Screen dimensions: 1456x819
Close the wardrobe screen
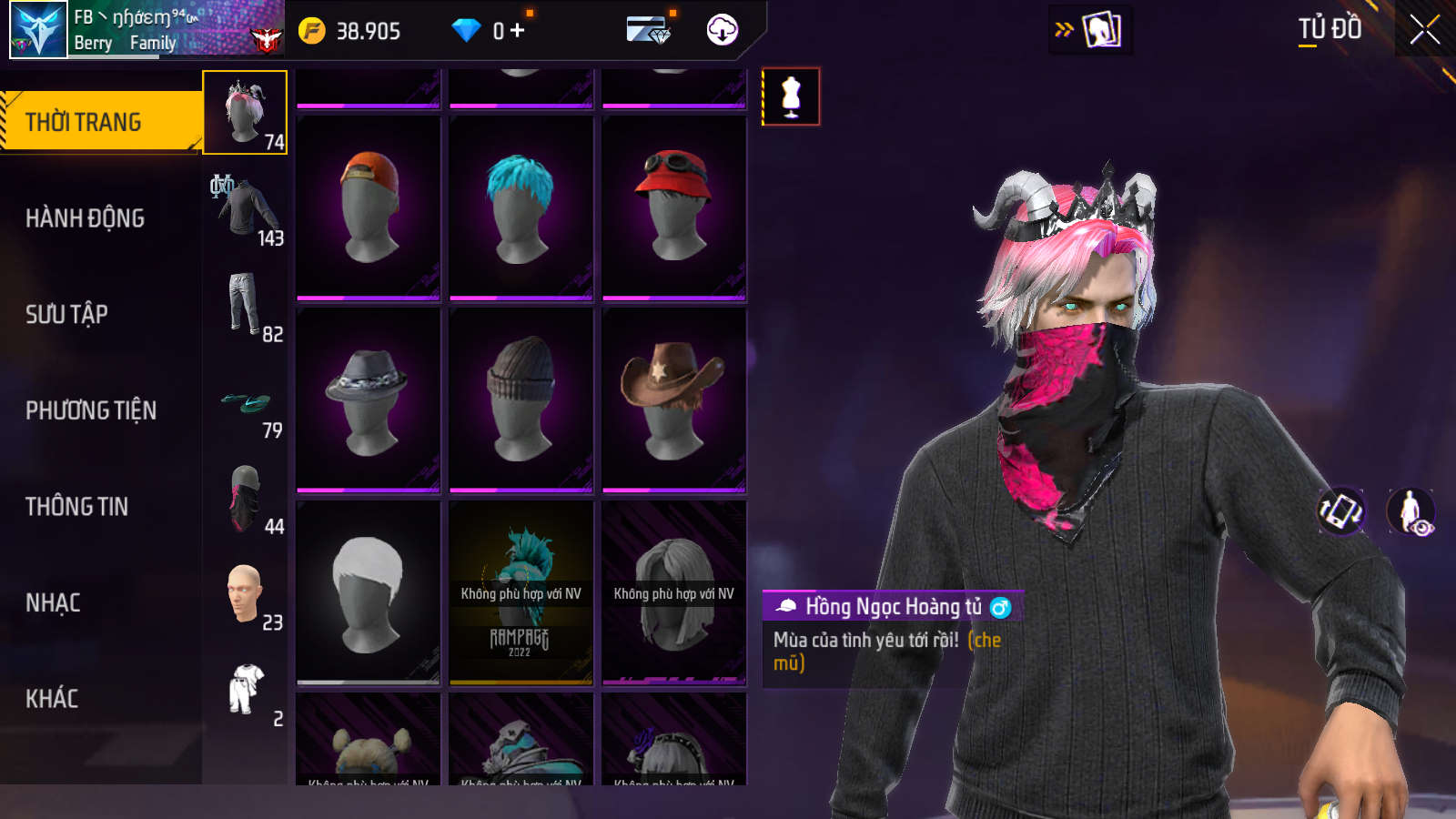pyautogui.click(x=1424, y=30)
